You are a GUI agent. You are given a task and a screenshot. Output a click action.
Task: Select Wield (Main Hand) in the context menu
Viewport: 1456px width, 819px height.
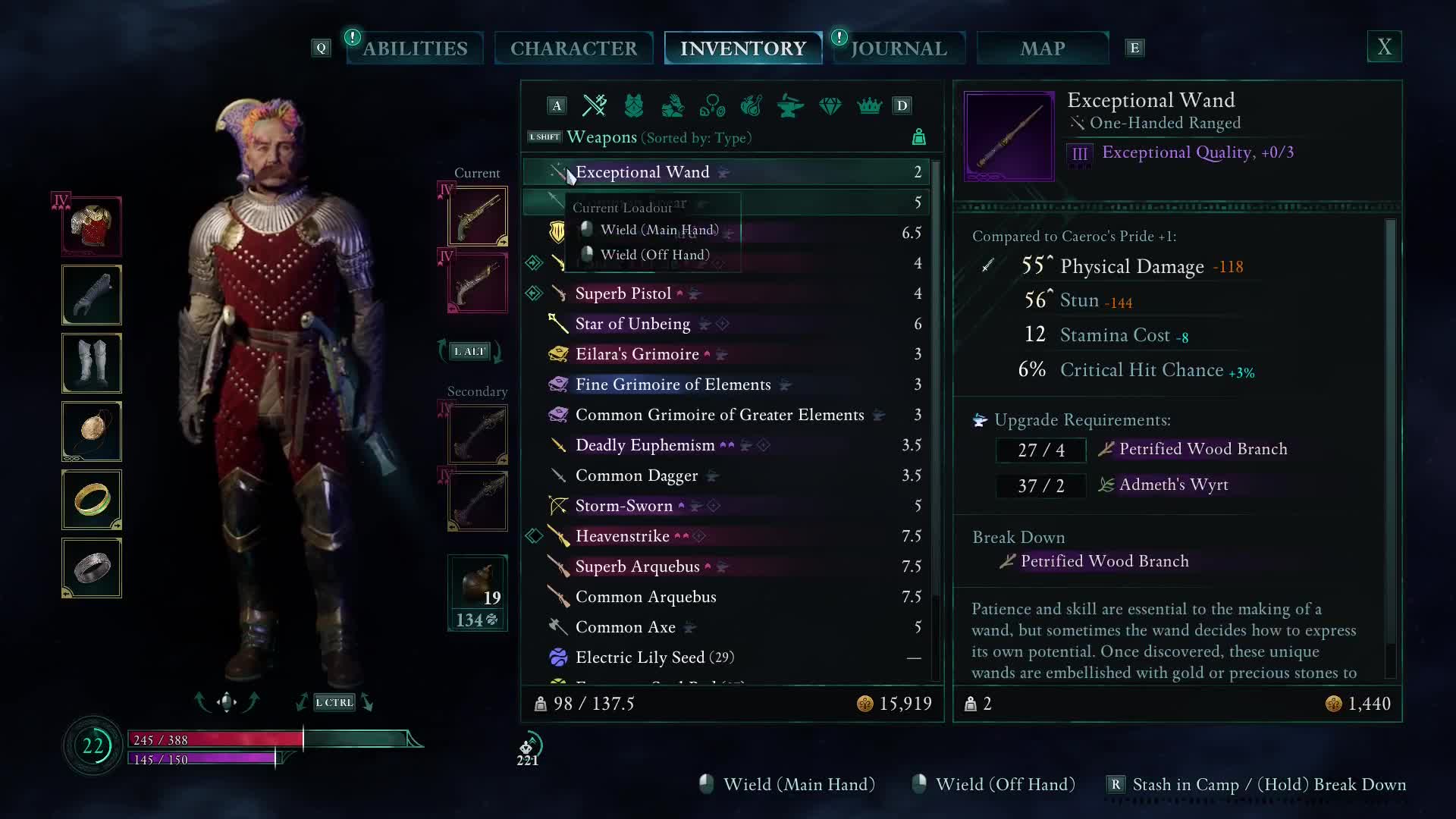(x=658, y=230)
